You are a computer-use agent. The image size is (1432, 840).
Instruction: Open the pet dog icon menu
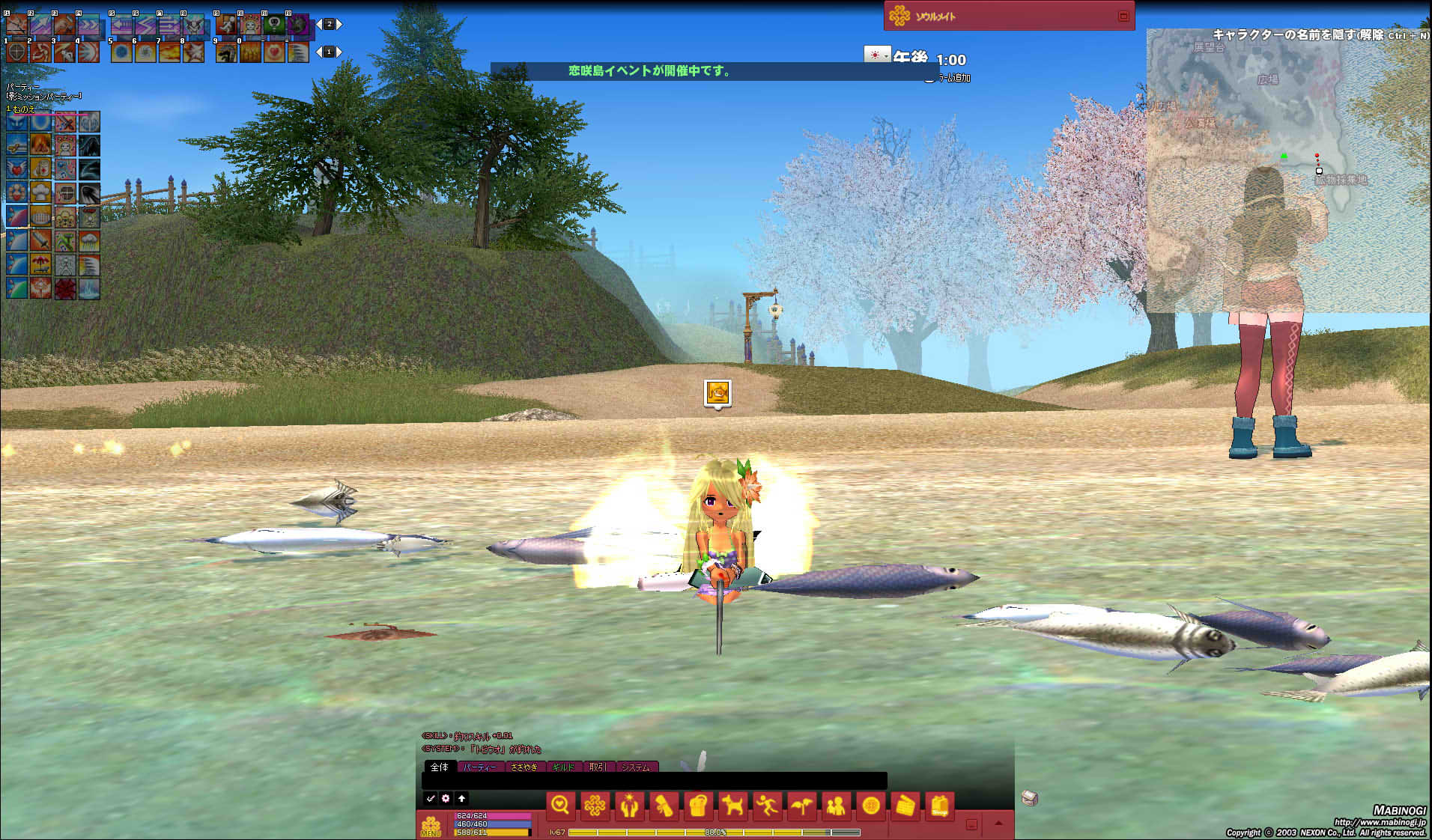click(732, 806)
